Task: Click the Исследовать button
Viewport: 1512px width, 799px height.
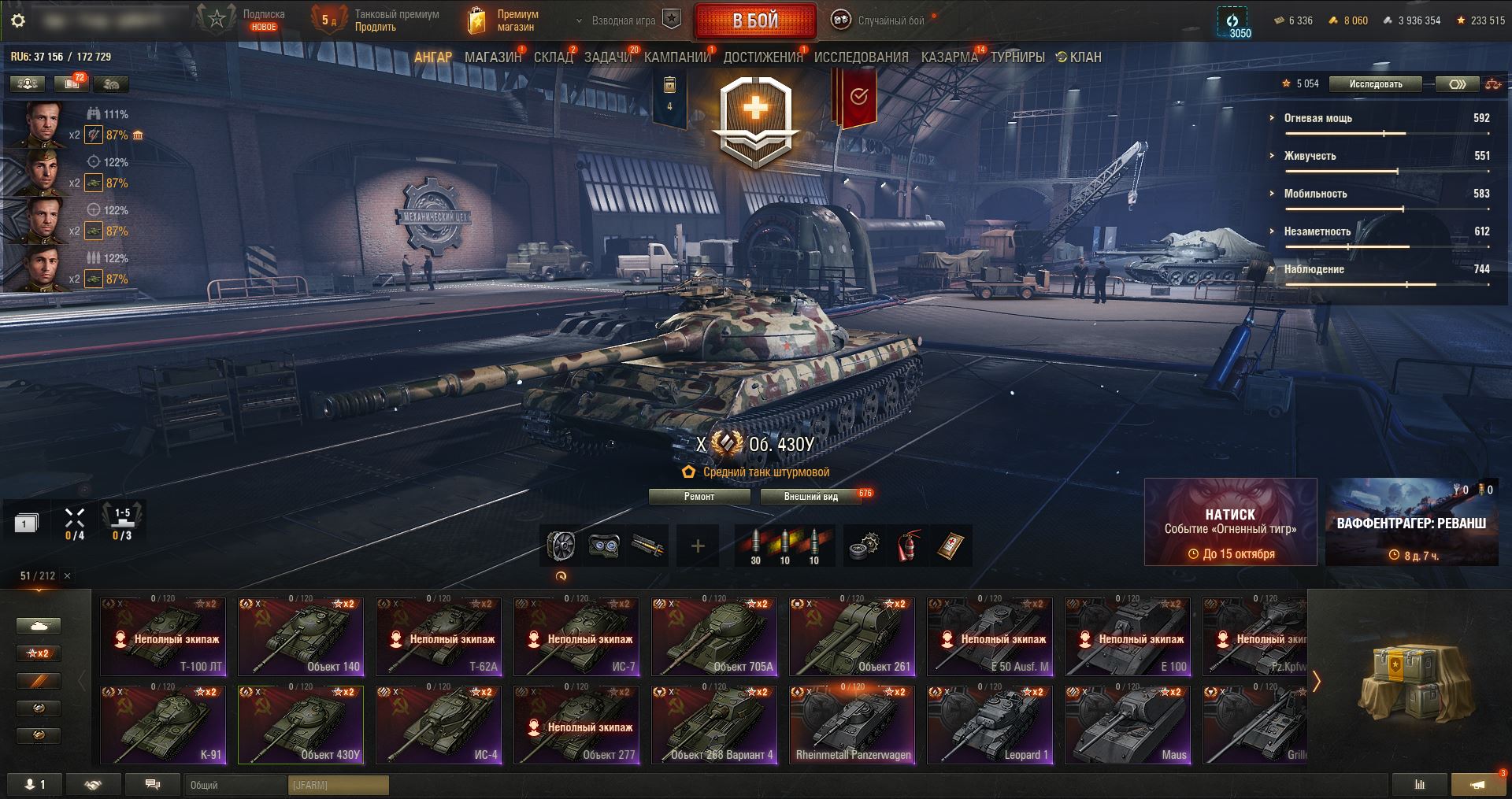Action: [x=1375, y=84]
